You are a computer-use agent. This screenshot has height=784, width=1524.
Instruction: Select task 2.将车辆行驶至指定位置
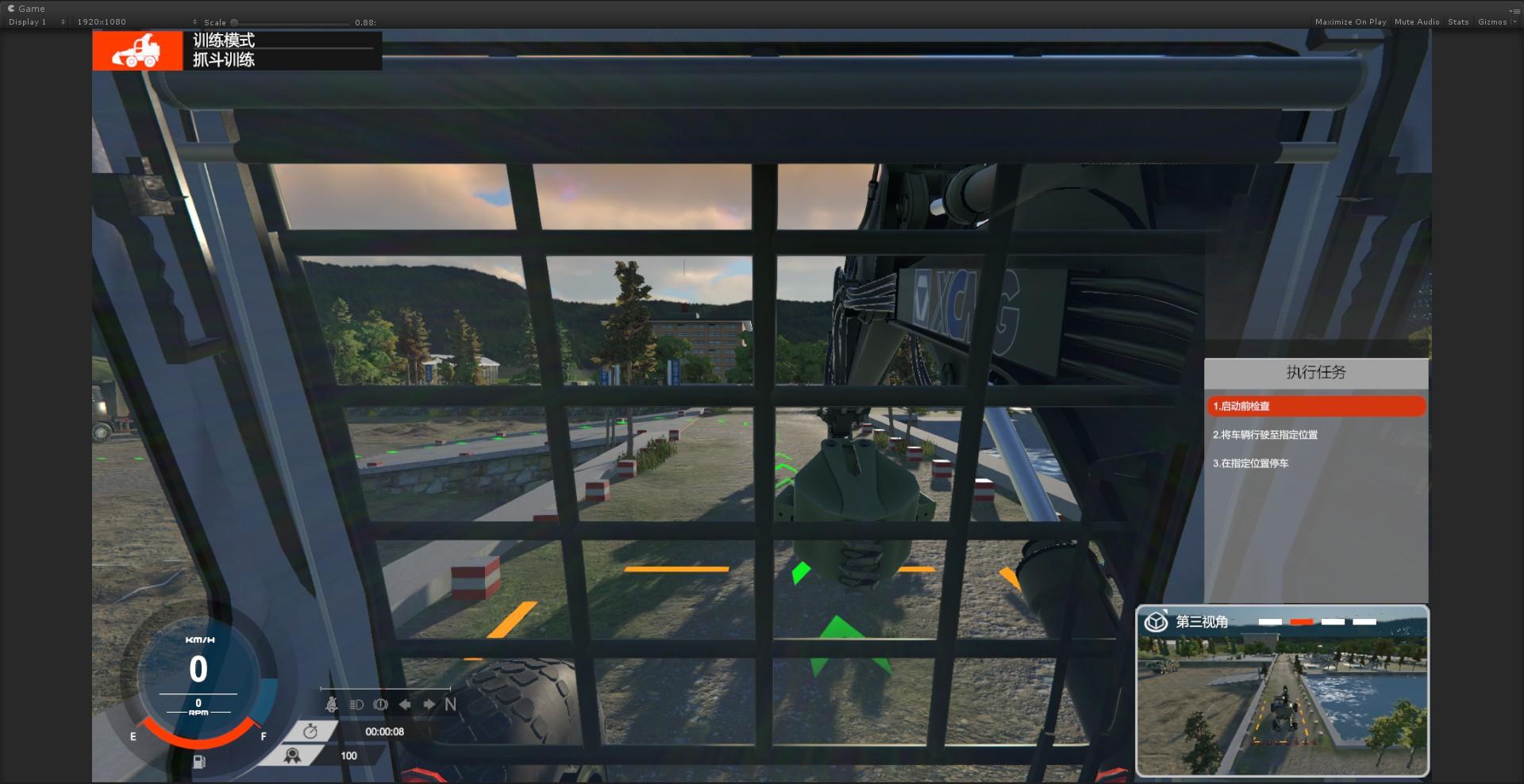(x=1264, y=435)
